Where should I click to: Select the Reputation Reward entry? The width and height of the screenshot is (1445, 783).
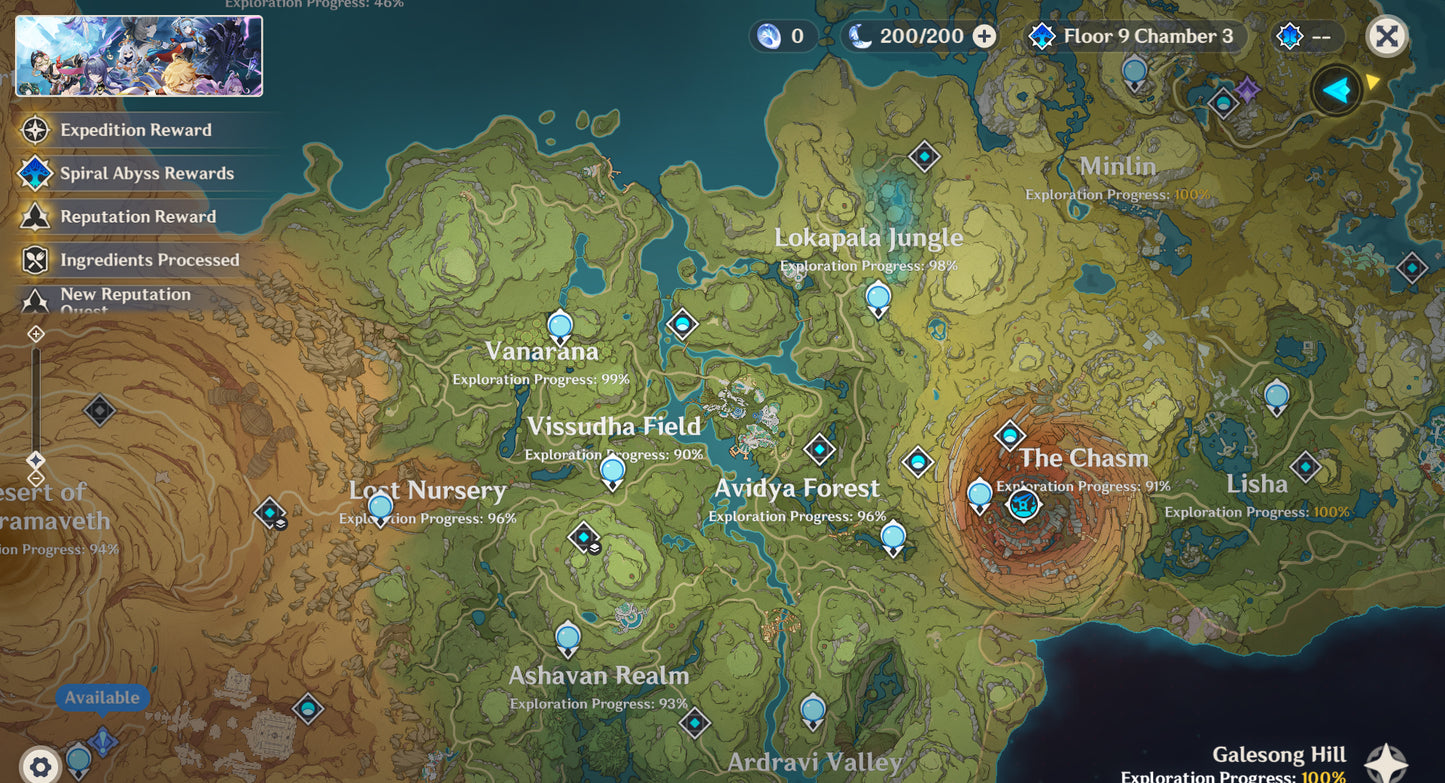click(137, 217)
